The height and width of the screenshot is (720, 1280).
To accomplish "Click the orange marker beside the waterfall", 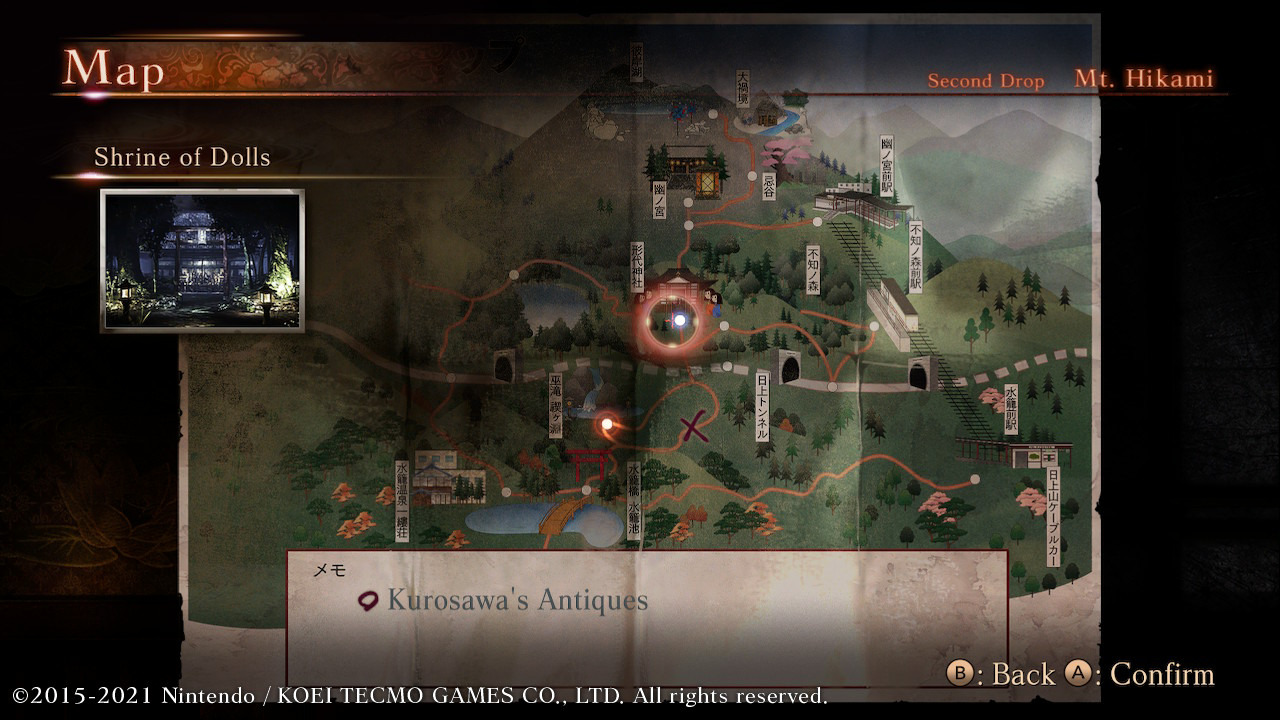I will [606, 424].
